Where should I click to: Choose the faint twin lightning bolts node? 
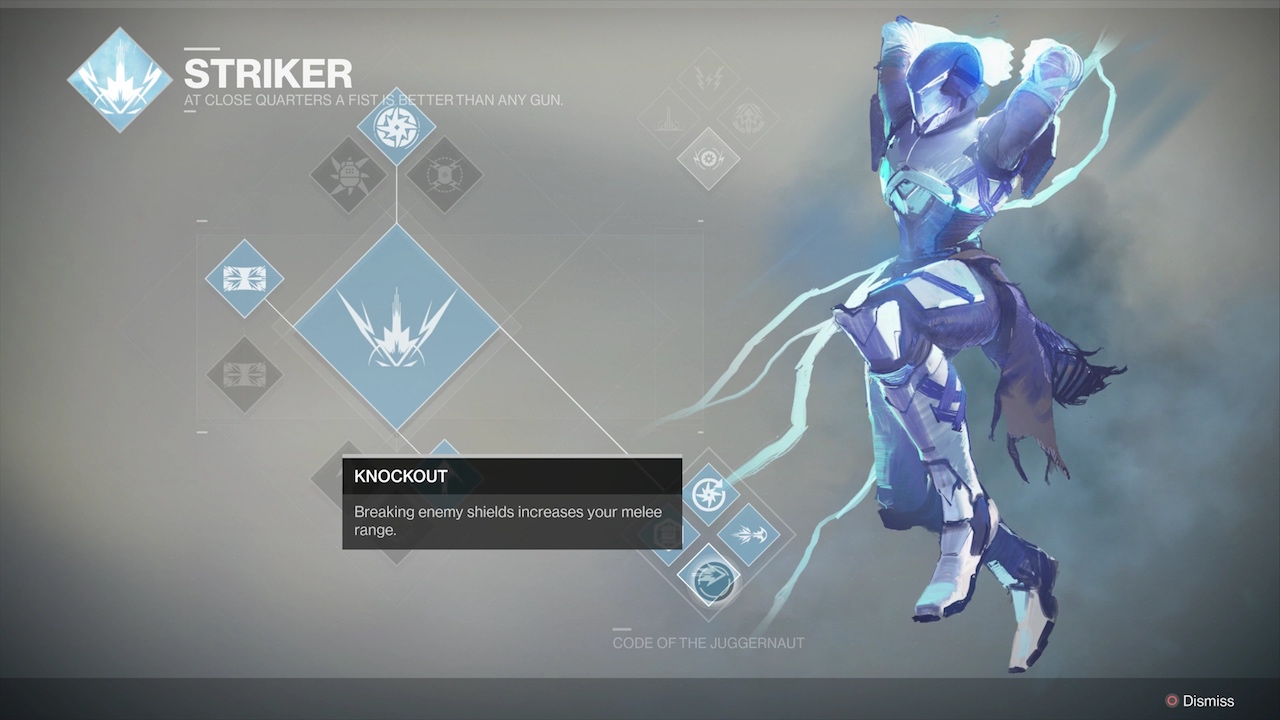click(708, 78)
